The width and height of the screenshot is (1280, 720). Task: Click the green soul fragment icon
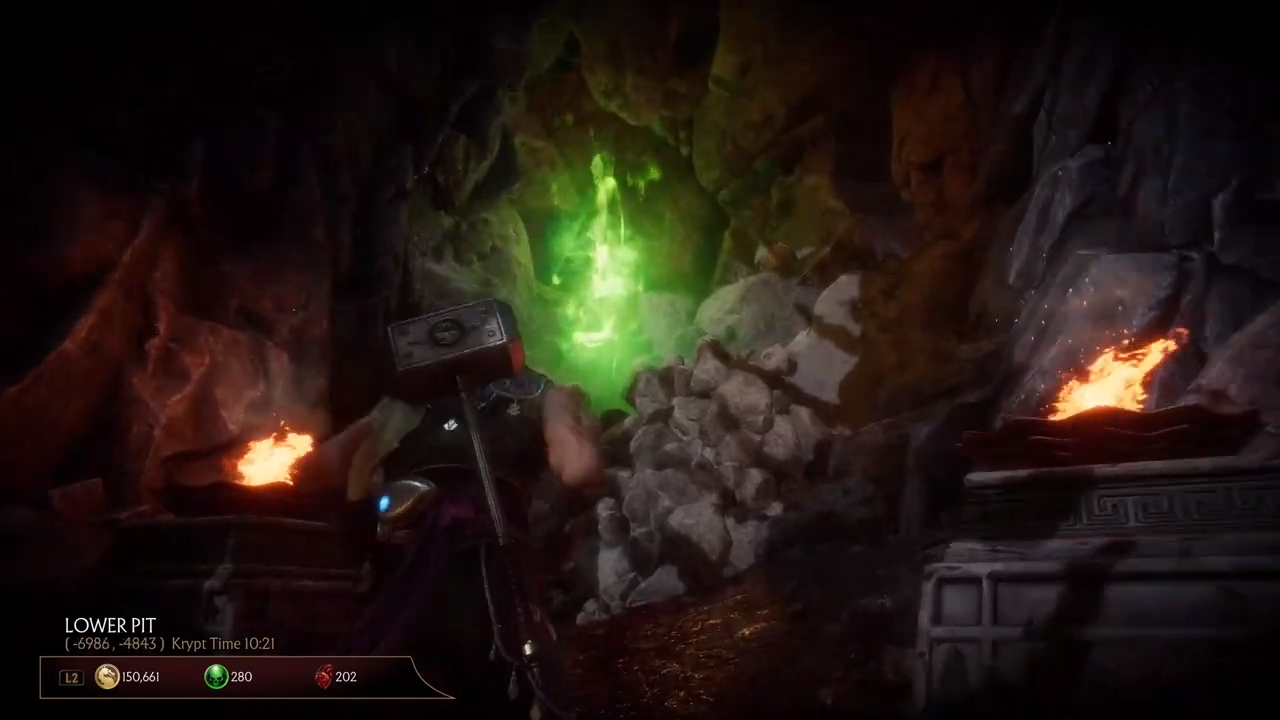coord(216,677)
